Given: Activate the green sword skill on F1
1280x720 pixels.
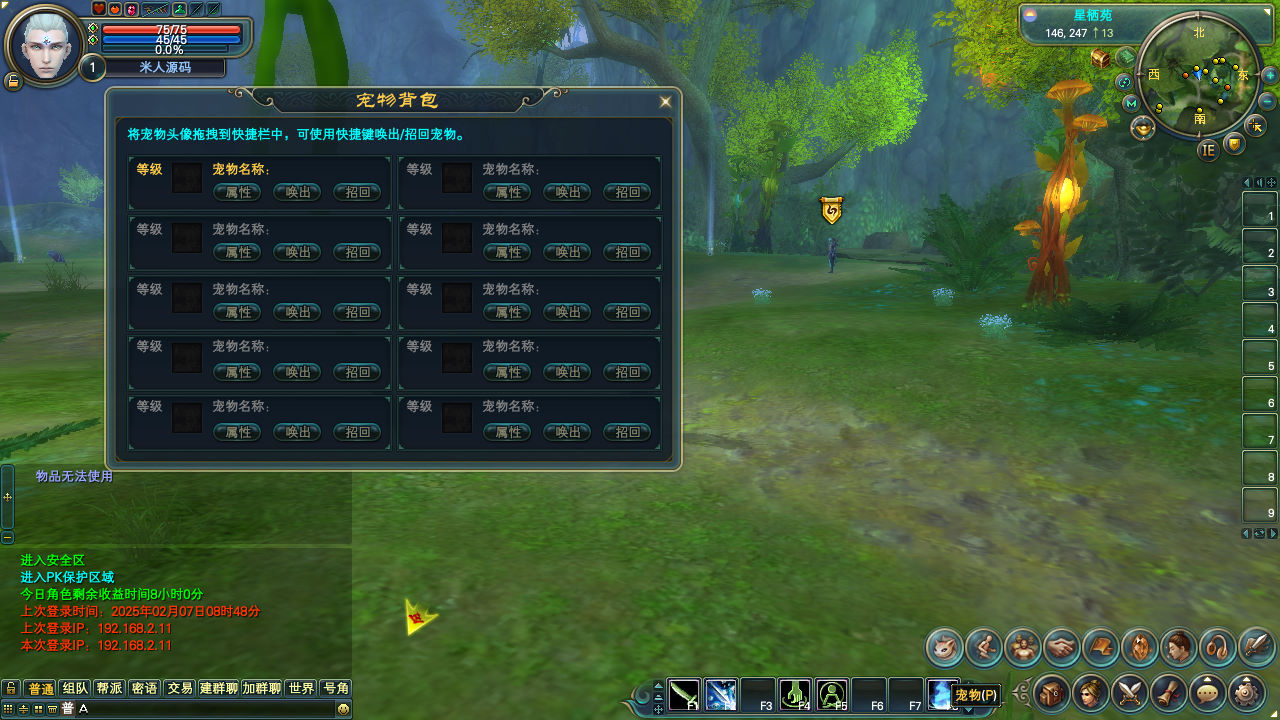Looking at the screenshot, I should coord(685,694).
